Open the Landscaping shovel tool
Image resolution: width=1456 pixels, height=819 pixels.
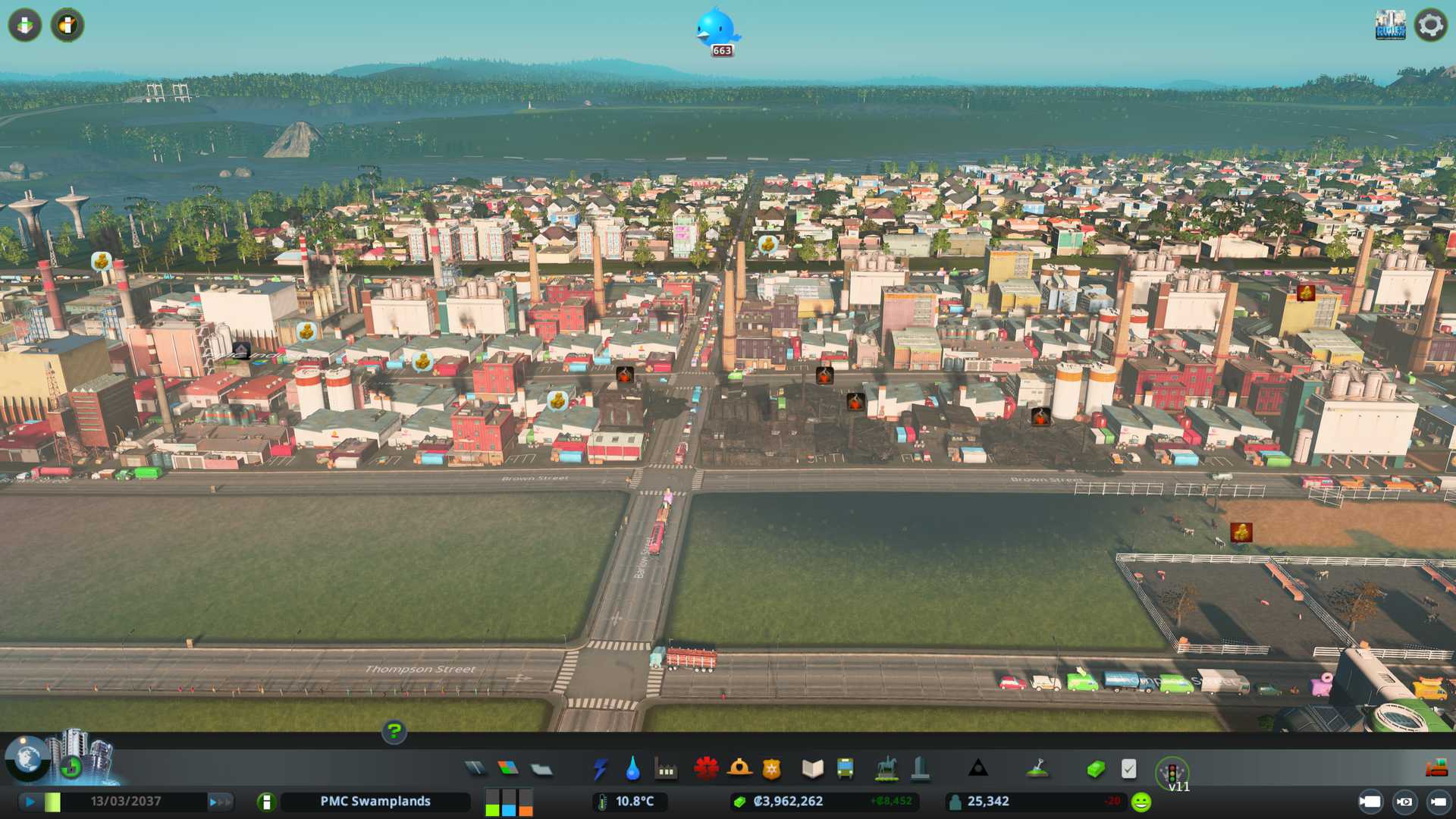(x=1037, y=769)
